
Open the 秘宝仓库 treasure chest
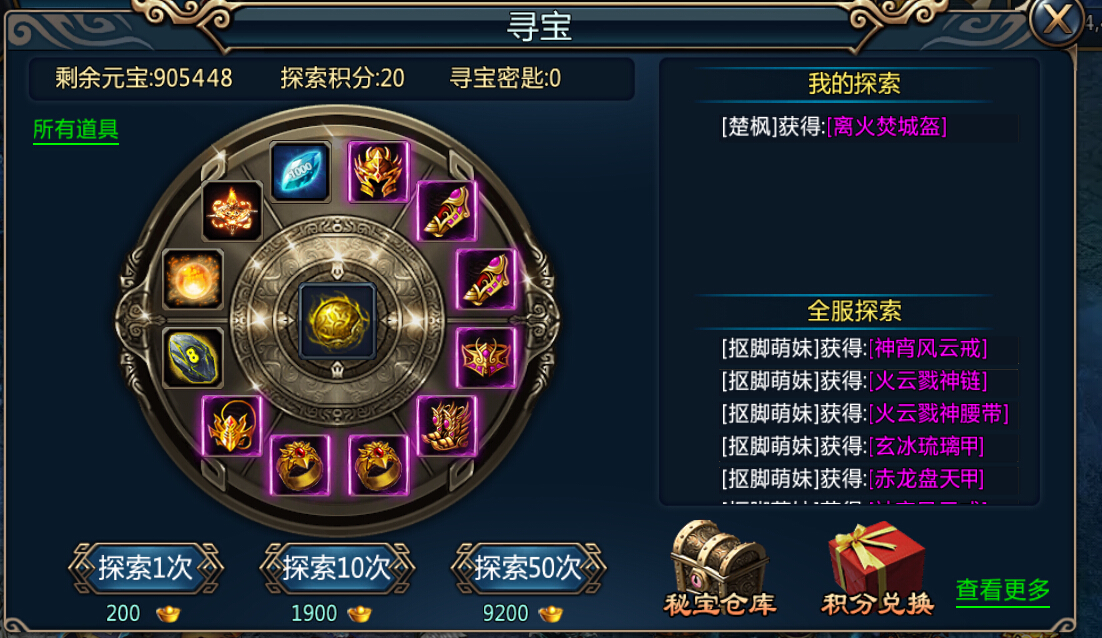point(720,565)
